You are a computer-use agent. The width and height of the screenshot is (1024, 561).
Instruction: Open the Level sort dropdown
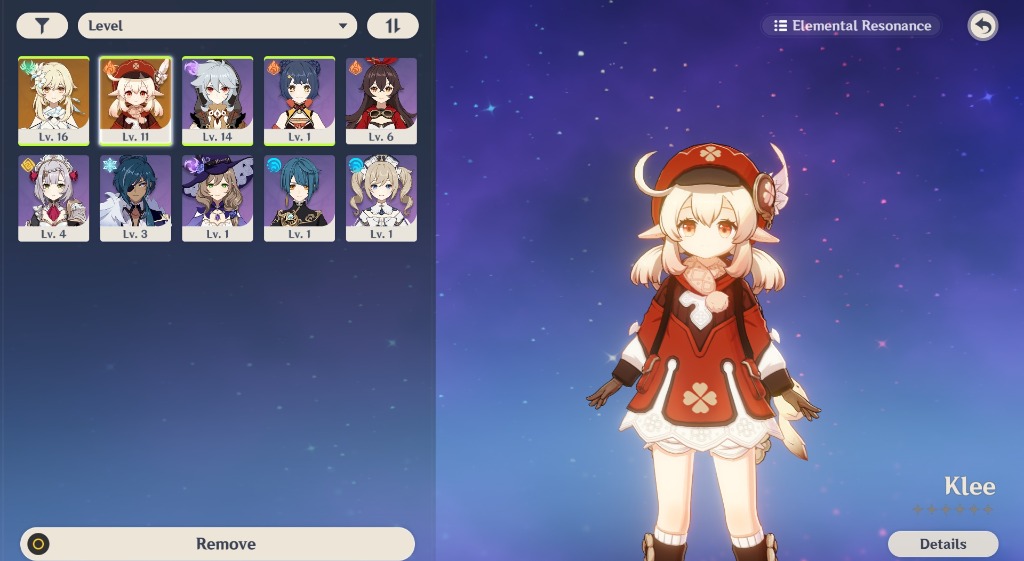coord(217,26)
